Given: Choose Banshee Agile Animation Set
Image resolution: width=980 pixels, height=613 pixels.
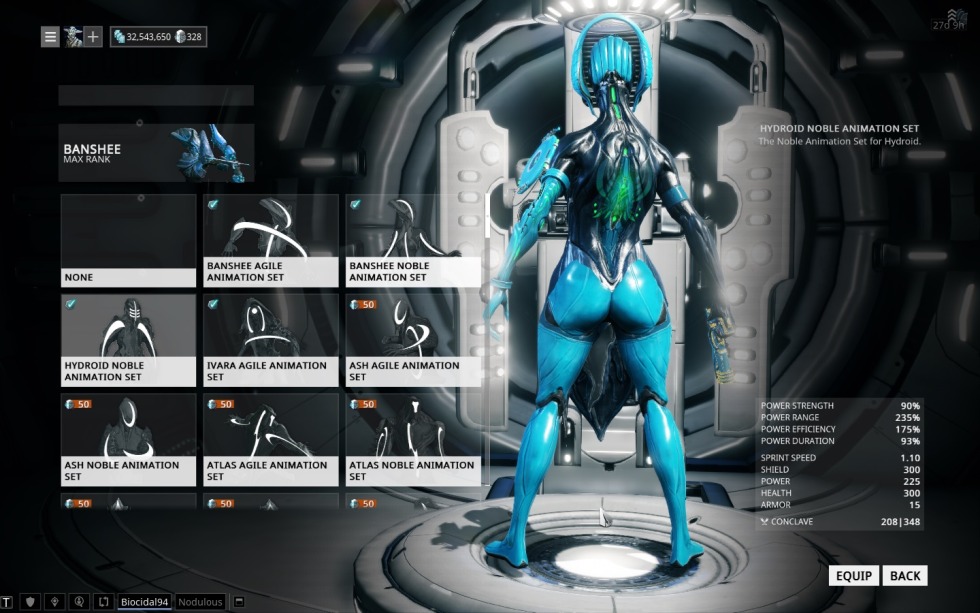Looking at the screenshot, I should coord(270,241).
